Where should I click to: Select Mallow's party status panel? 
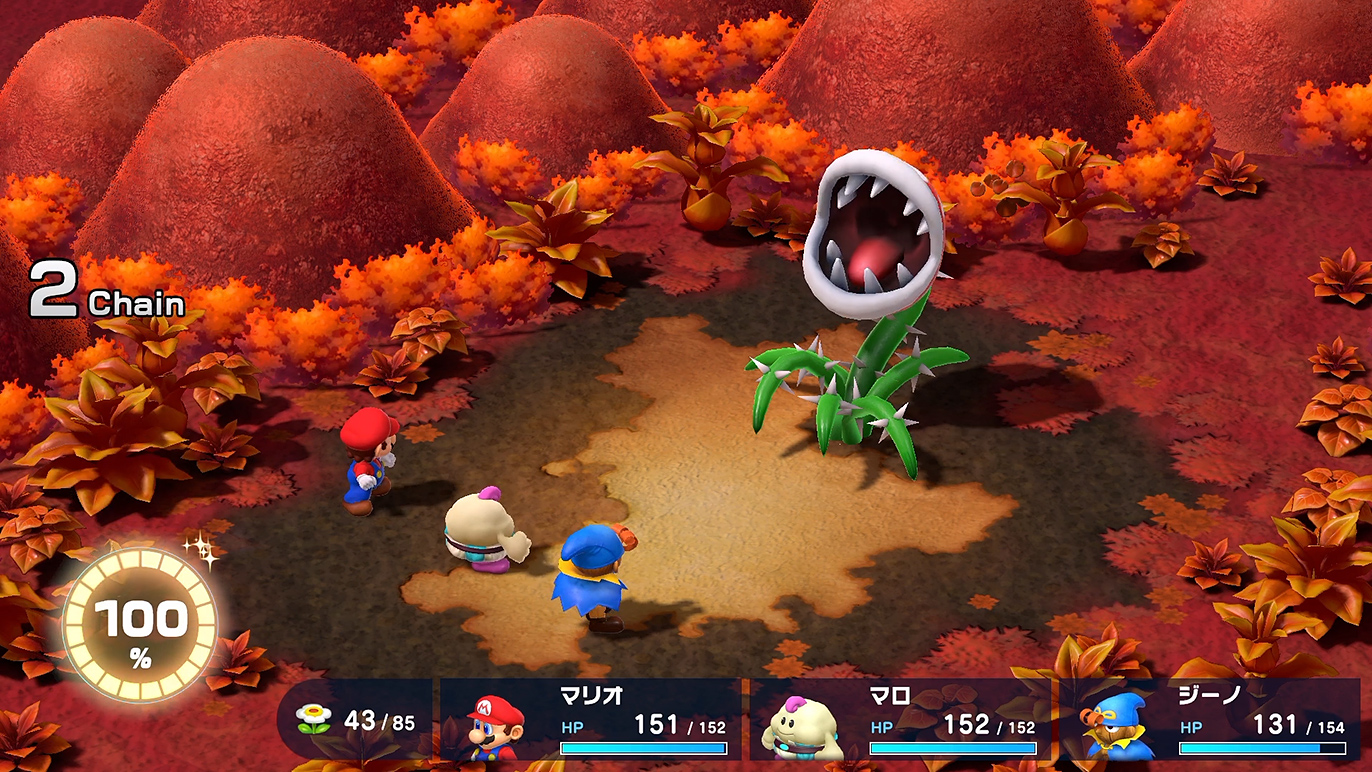(900, 719)
